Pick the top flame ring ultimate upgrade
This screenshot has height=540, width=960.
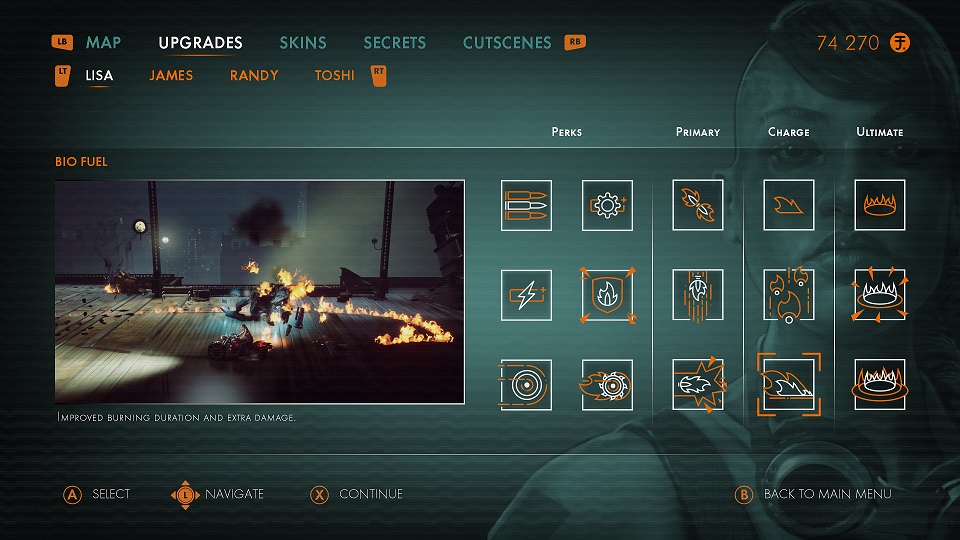tap(880, 205)
